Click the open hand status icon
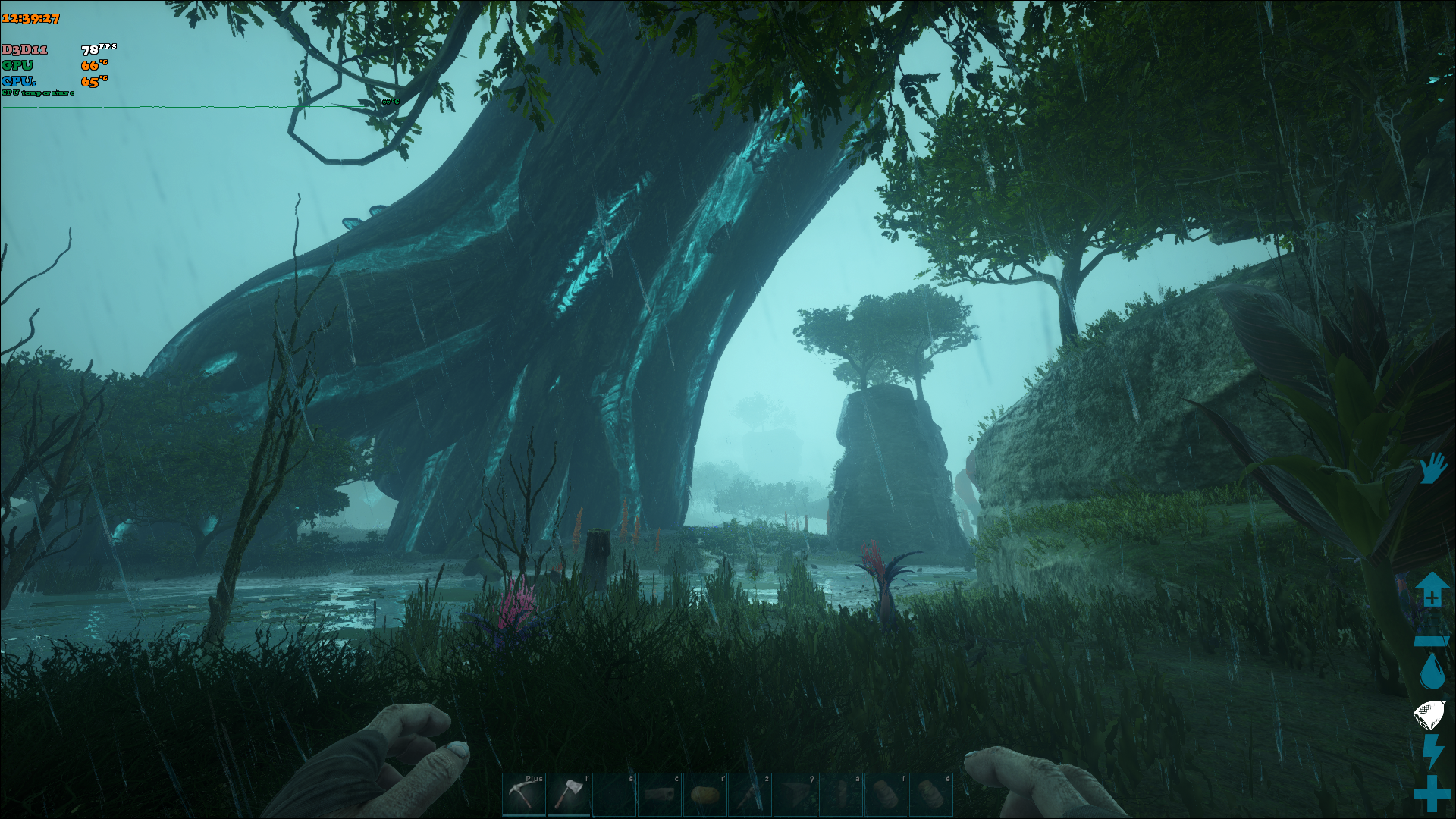The width and height of the screenshot is (1456, 819). [x=1432, y=468]
